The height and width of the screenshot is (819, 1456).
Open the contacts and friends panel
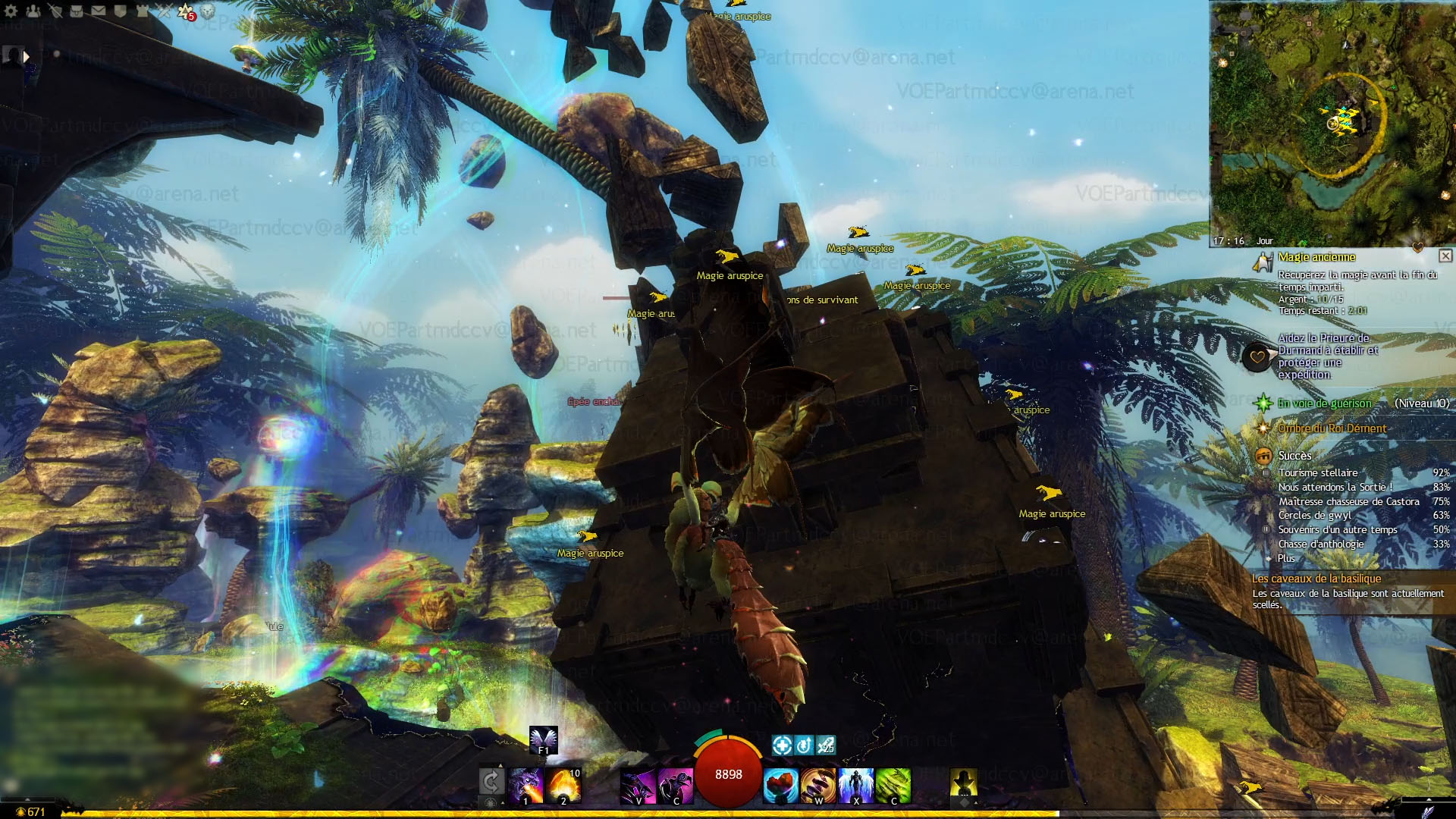pyautogui.click(x=33, y=11)
